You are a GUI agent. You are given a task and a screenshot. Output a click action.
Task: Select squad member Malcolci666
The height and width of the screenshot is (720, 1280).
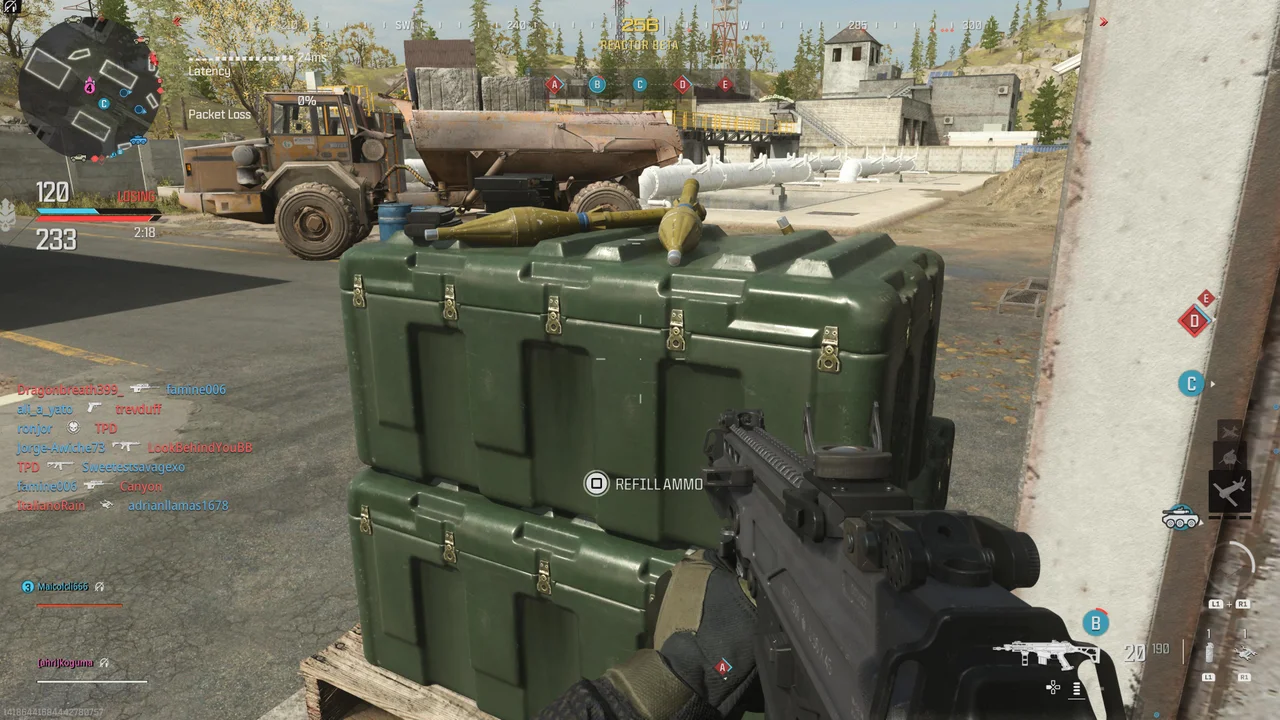(62, 587)
